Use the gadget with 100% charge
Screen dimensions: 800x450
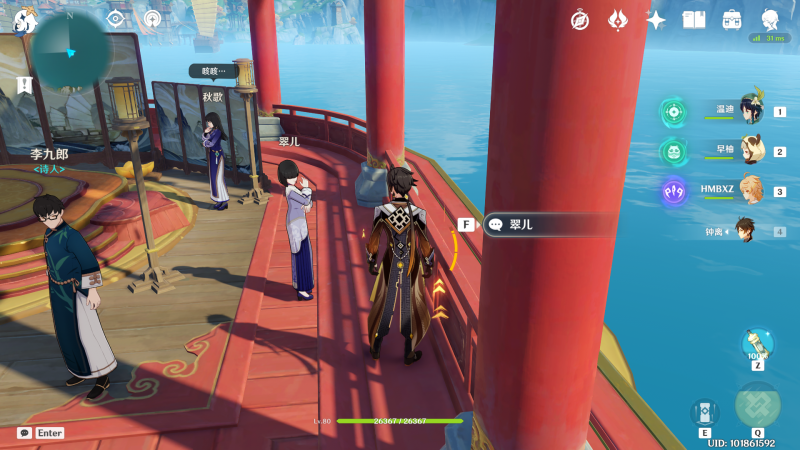pos(757,344)
